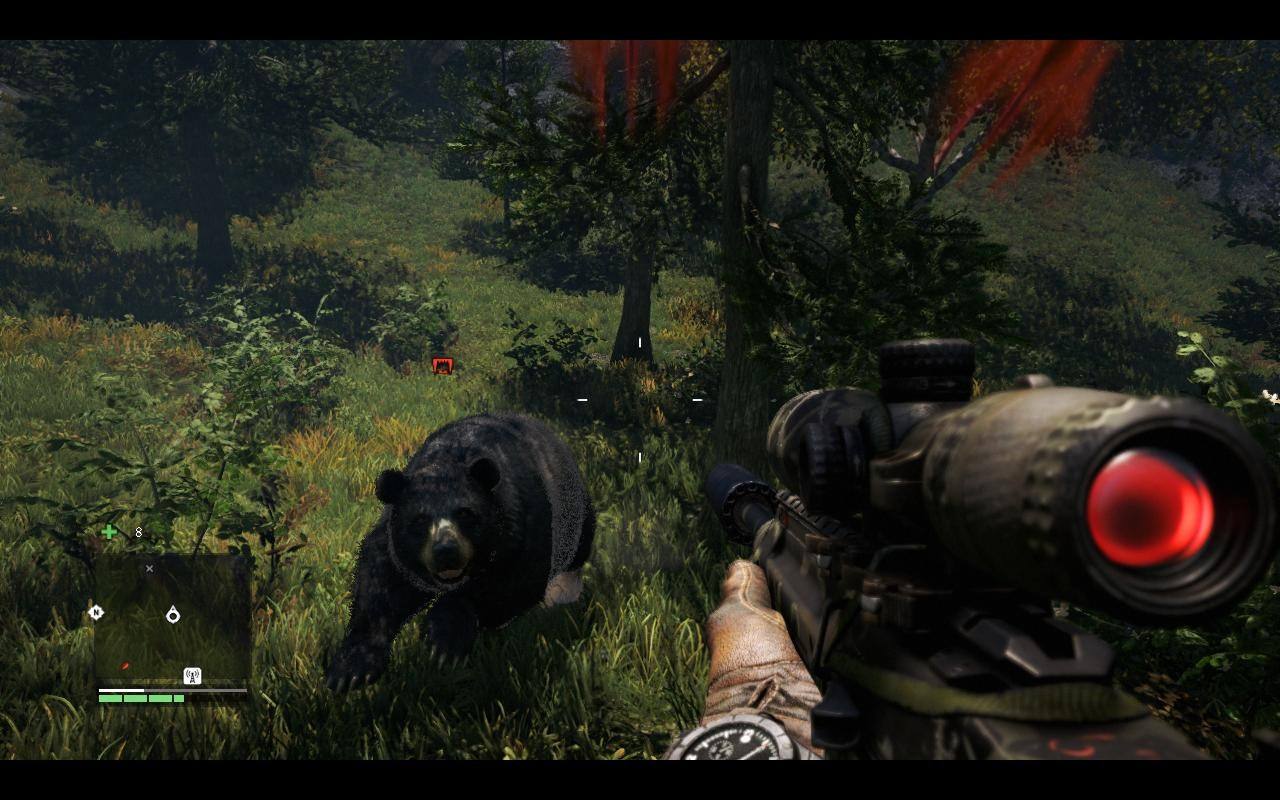Click the radio tower icon on the minimap

192,676
